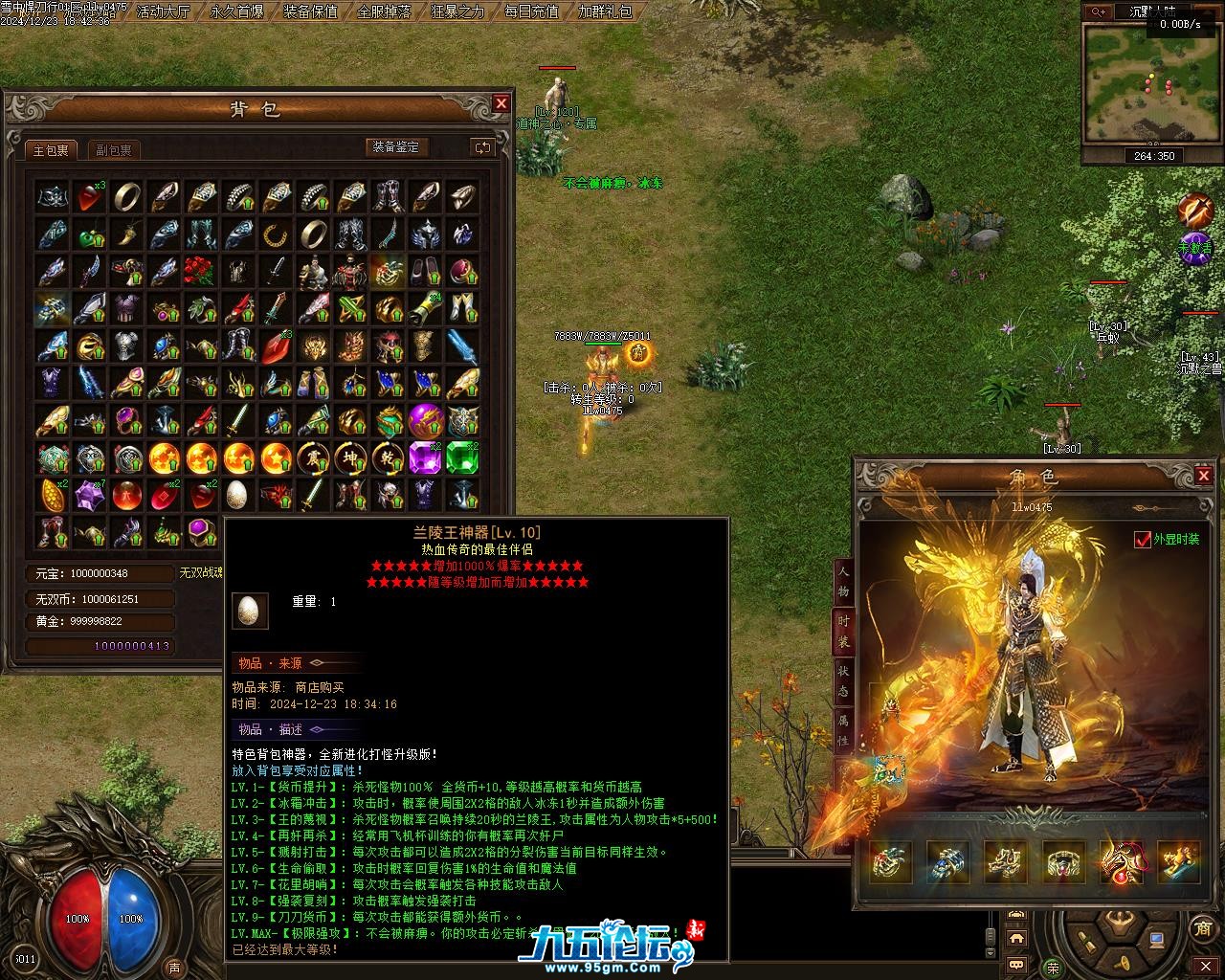Open the 商 shop round button
This screenshot has height=980, width=1225.
point(1203,928)
